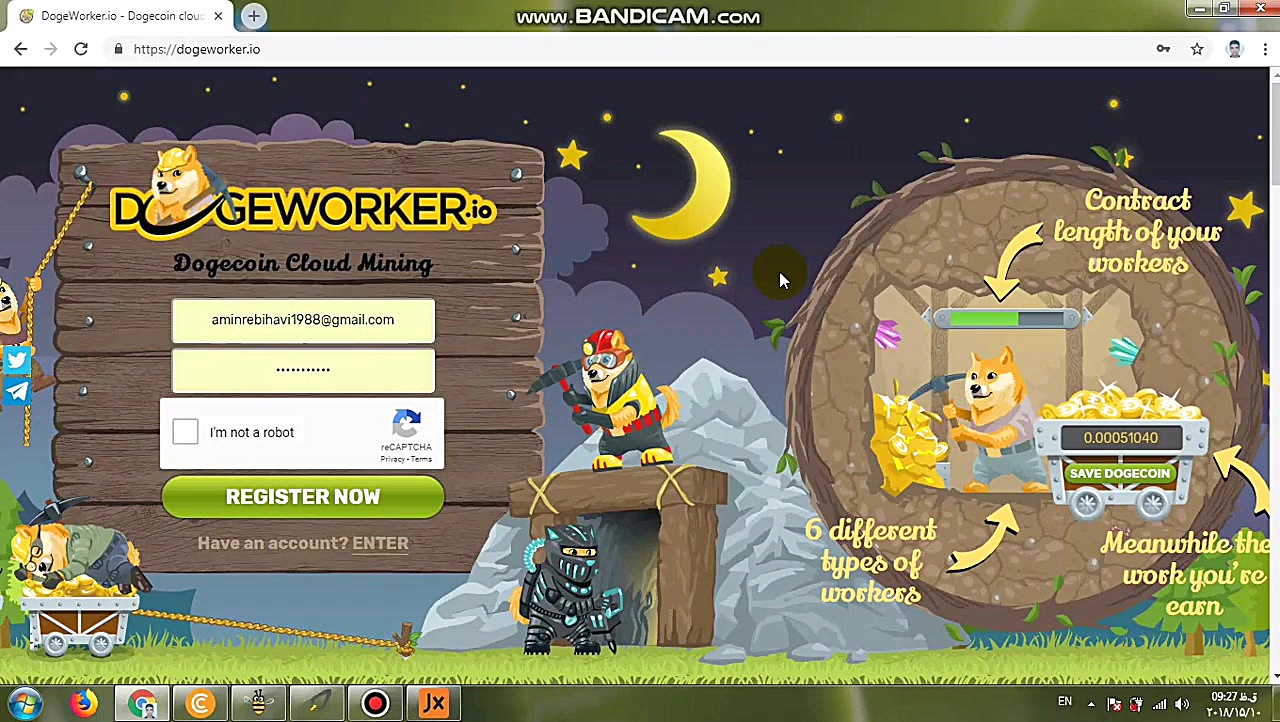Click the Save Dogecoin button
The width and height of the screenshot is (1280, 722).
[1119, 473]
